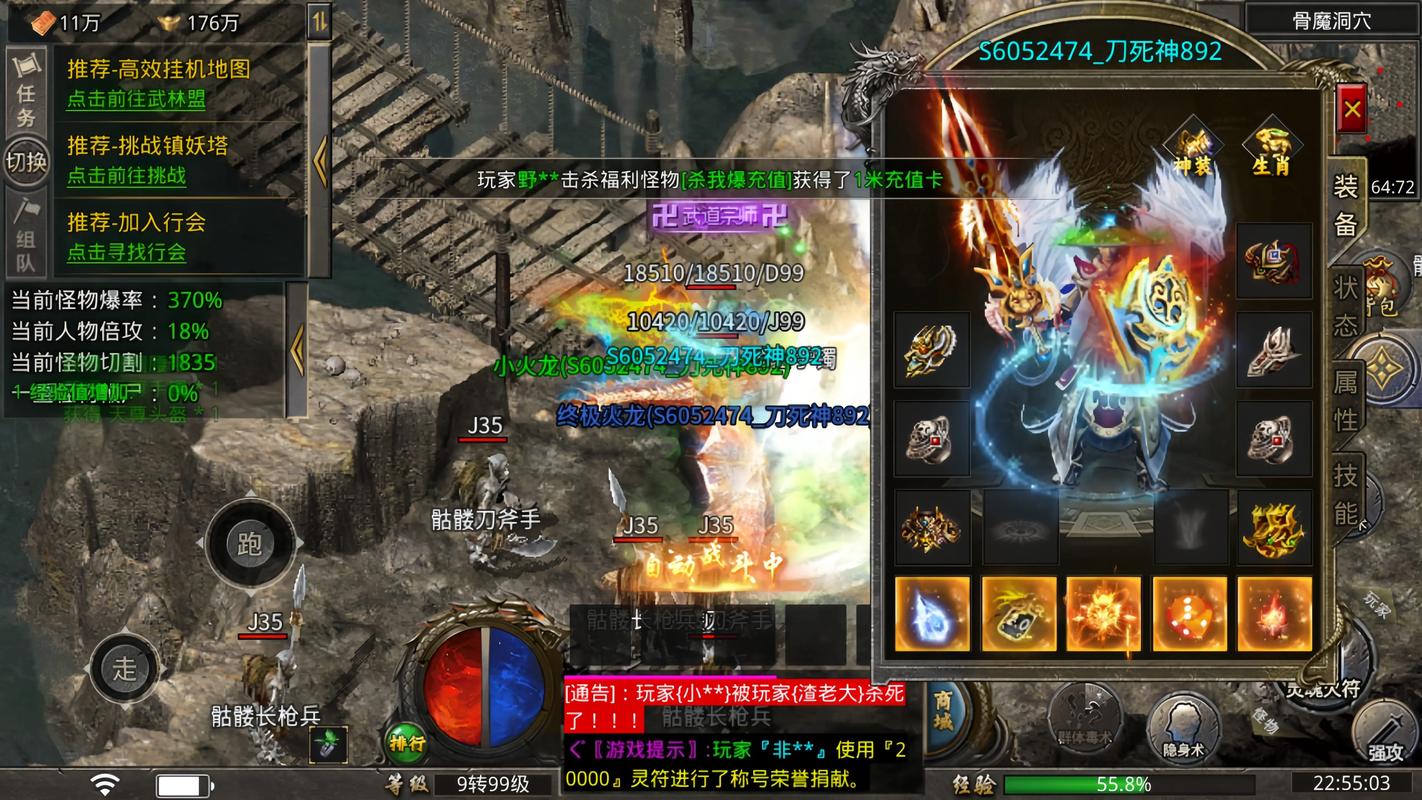Go to 点击前往挑战 tower challenge
The width and height of the screenshot is (1422, 800).
click(126, 176)
